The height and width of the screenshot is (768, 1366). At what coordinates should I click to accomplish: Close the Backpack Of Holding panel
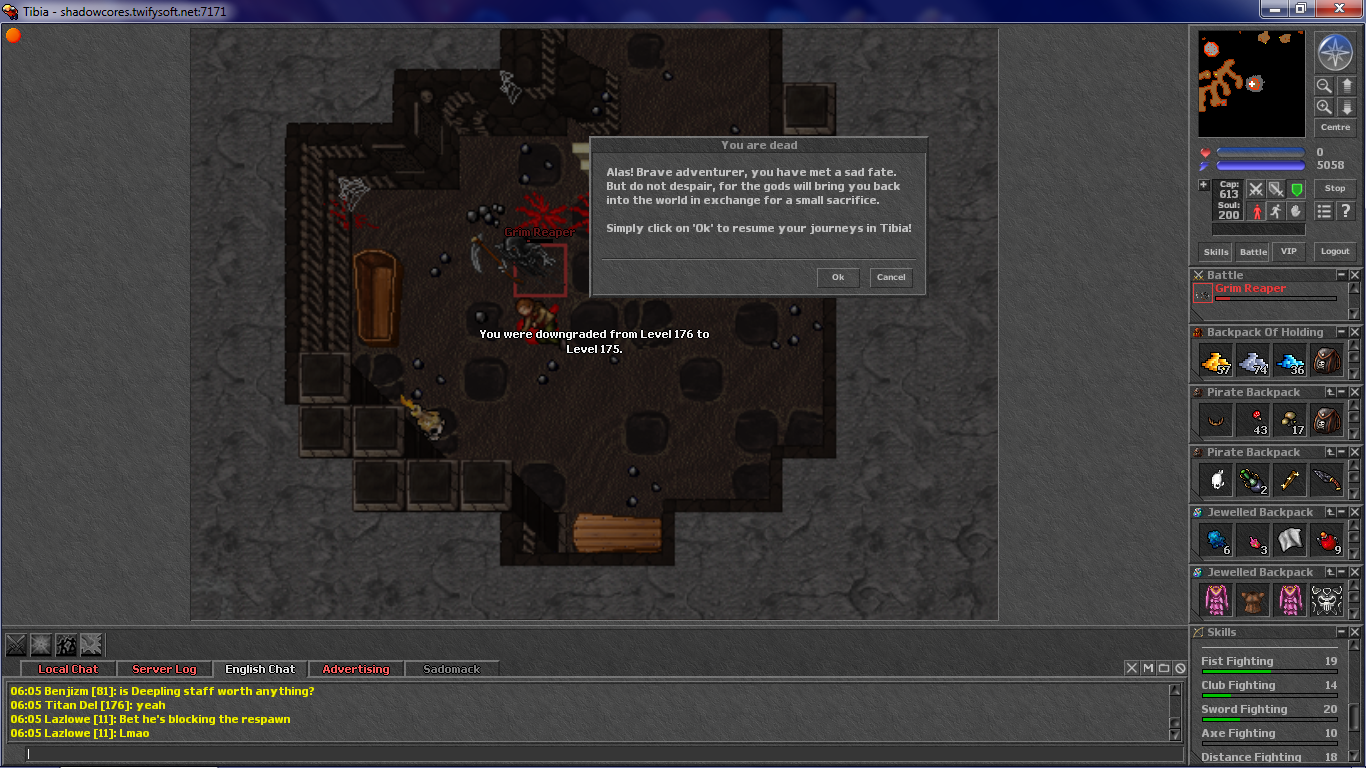coord(1355,332)
